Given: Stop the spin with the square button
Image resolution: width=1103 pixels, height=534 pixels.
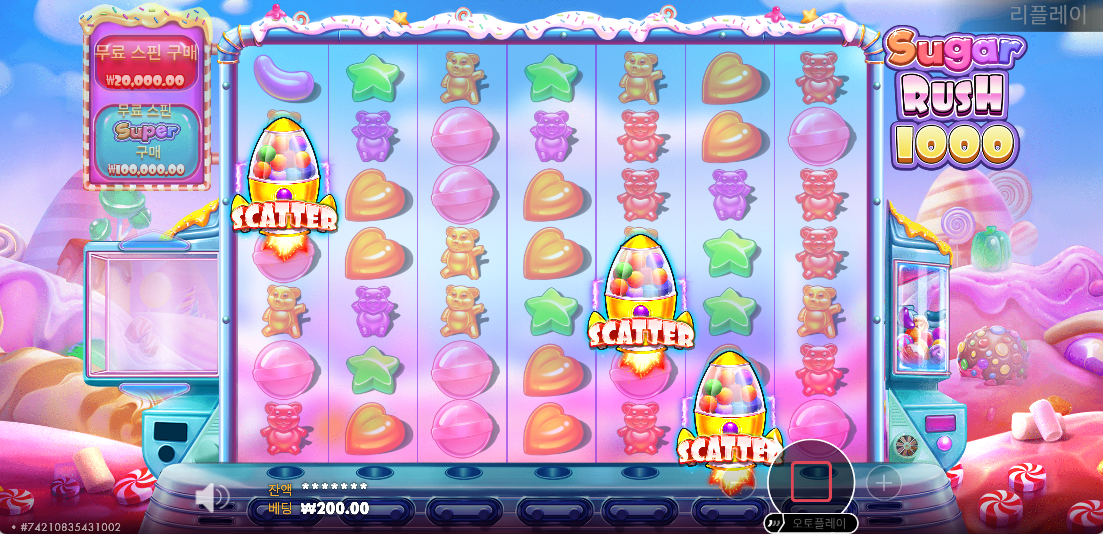Looking at the screenshot, I should tap(811, 481).
